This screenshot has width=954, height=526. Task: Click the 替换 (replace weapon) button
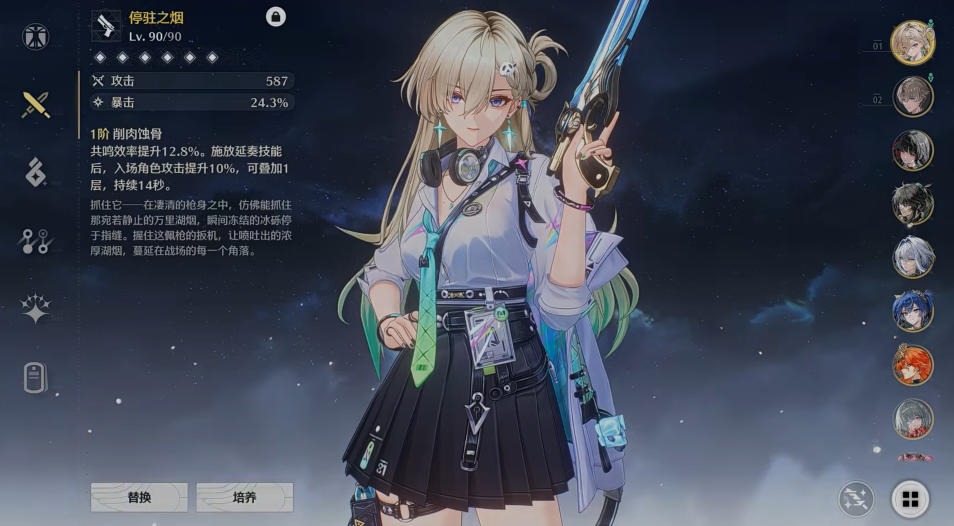pos(139,497)
